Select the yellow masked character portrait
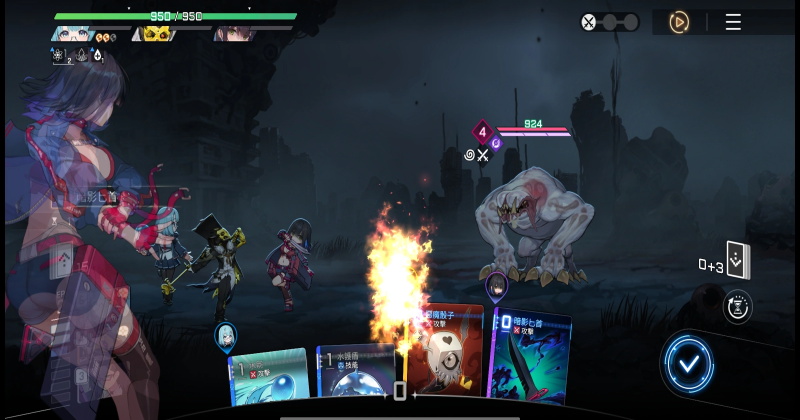800x420 pixels. (156, 34)
